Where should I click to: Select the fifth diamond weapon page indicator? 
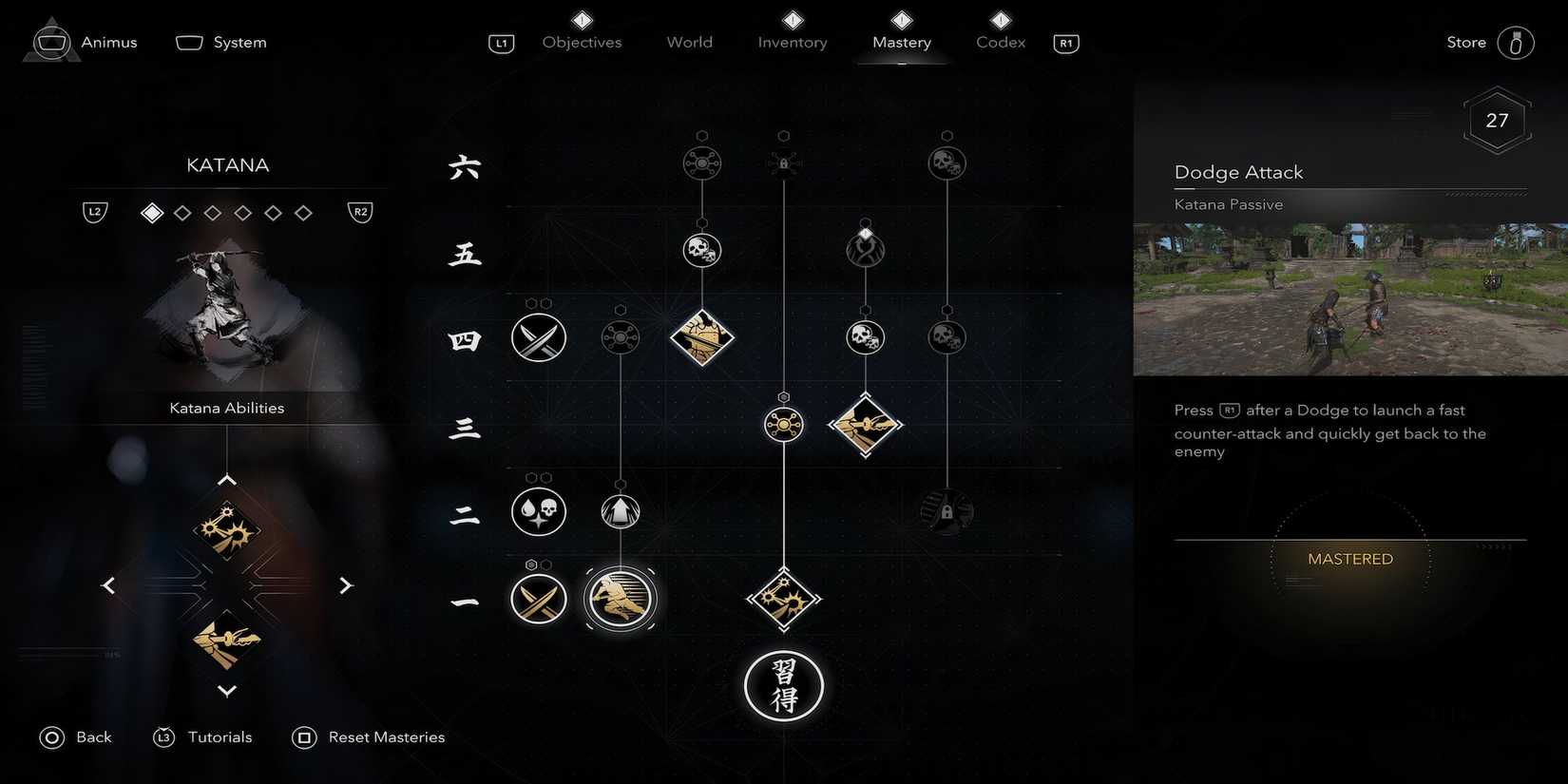pos(274,212)
